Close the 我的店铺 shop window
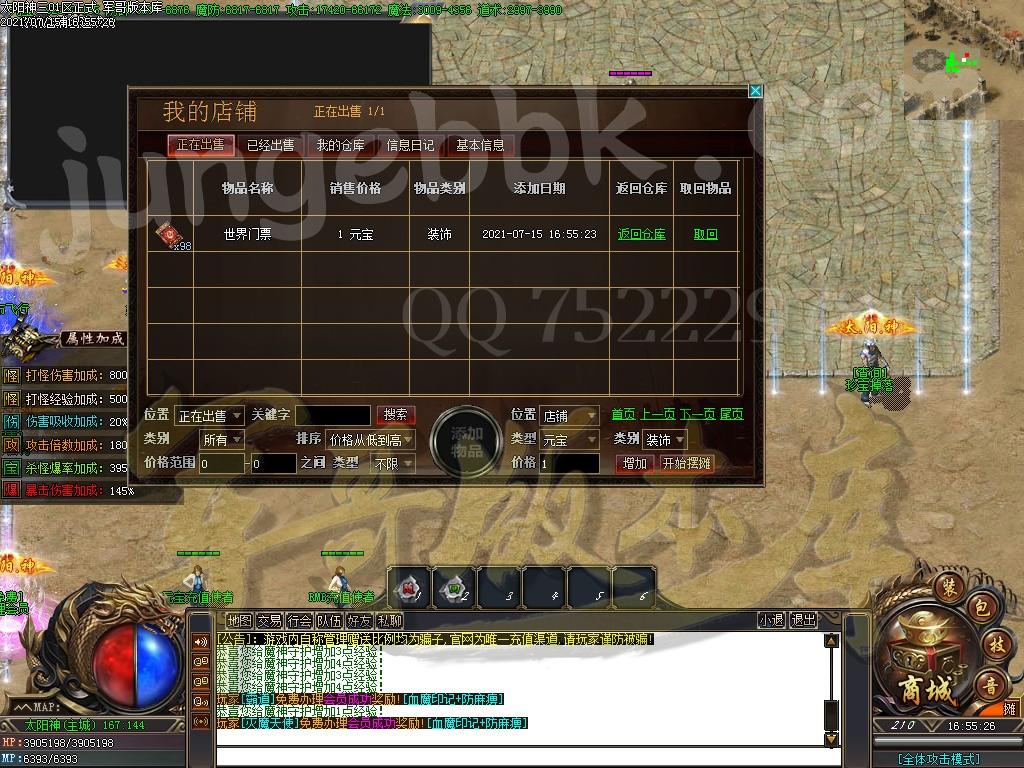The height and width of the screenshot is (768, 1024). tap(755, 91)
